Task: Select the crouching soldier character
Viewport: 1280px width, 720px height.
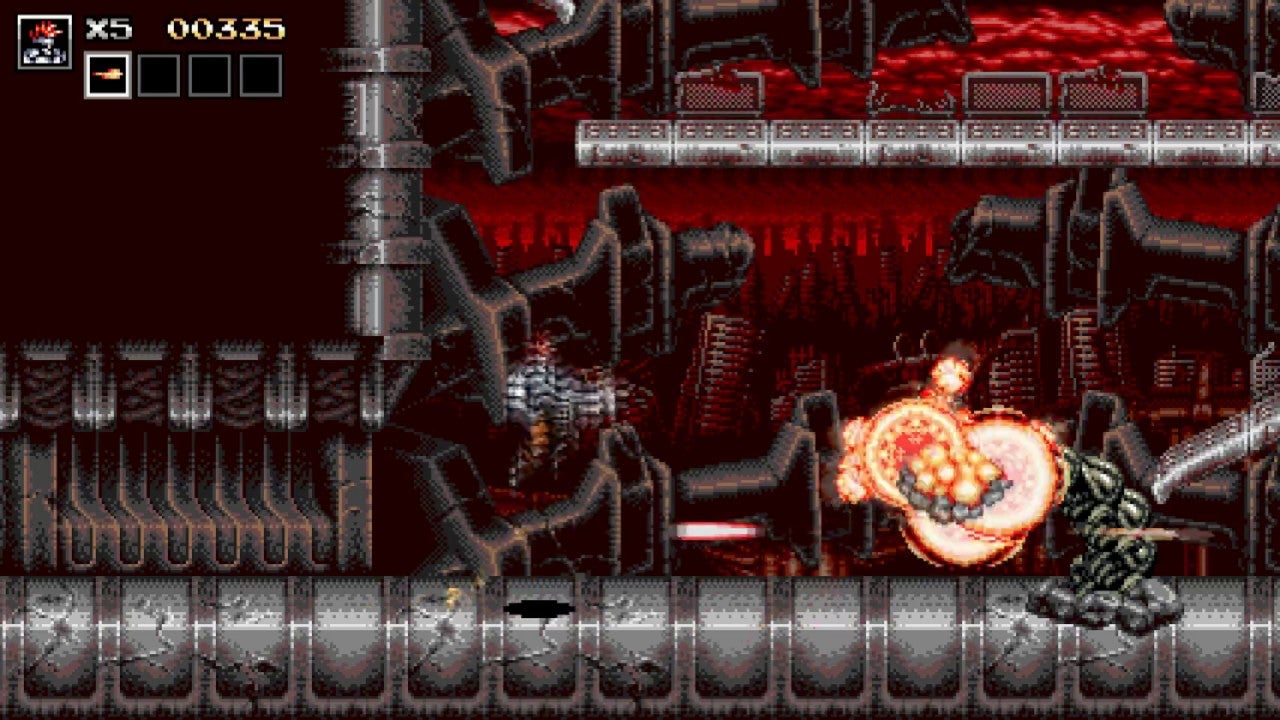Action: coord(550,400)
